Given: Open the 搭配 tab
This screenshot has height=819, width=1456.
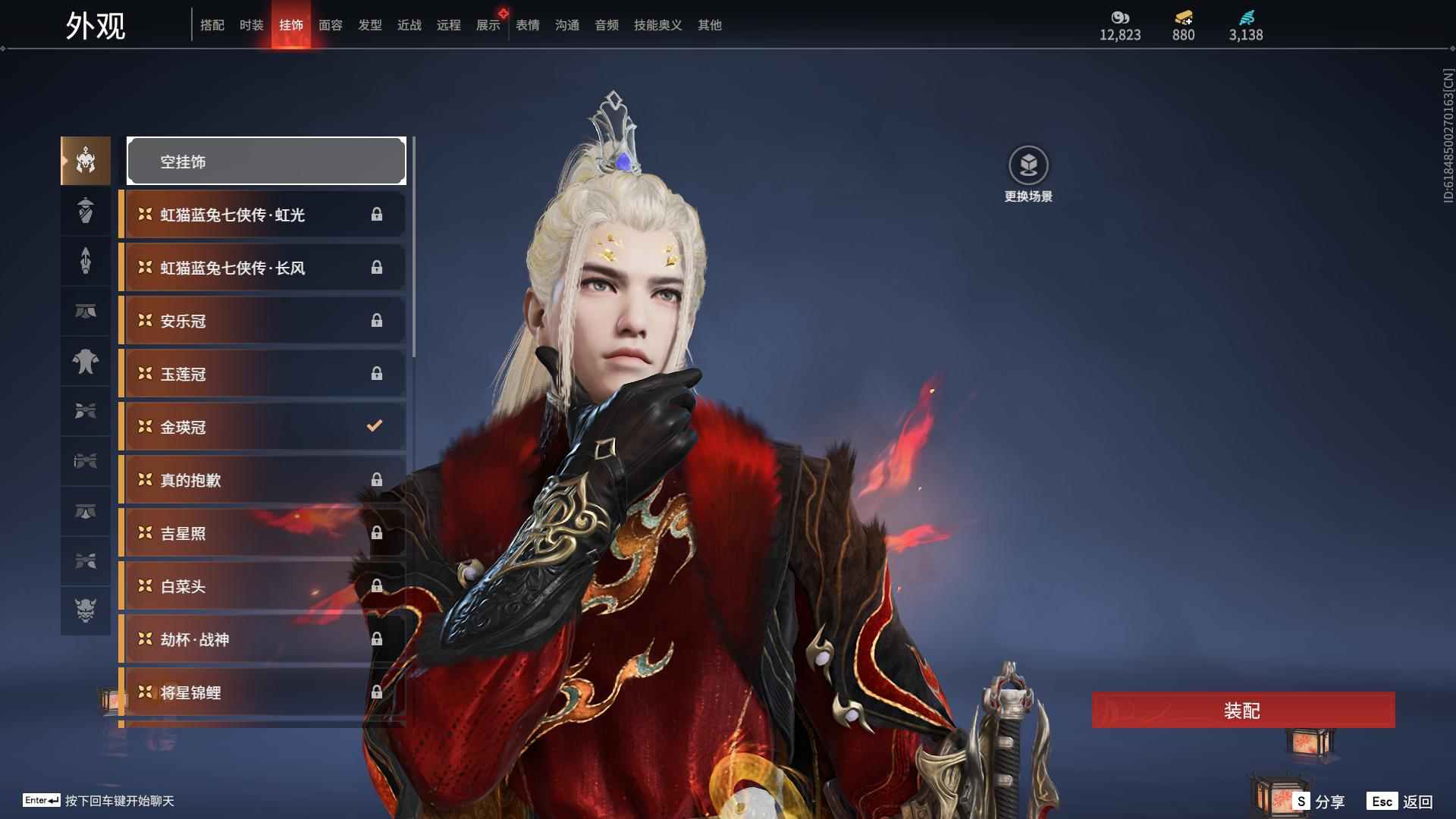Looking at the screenshot, I should point(212,25).
